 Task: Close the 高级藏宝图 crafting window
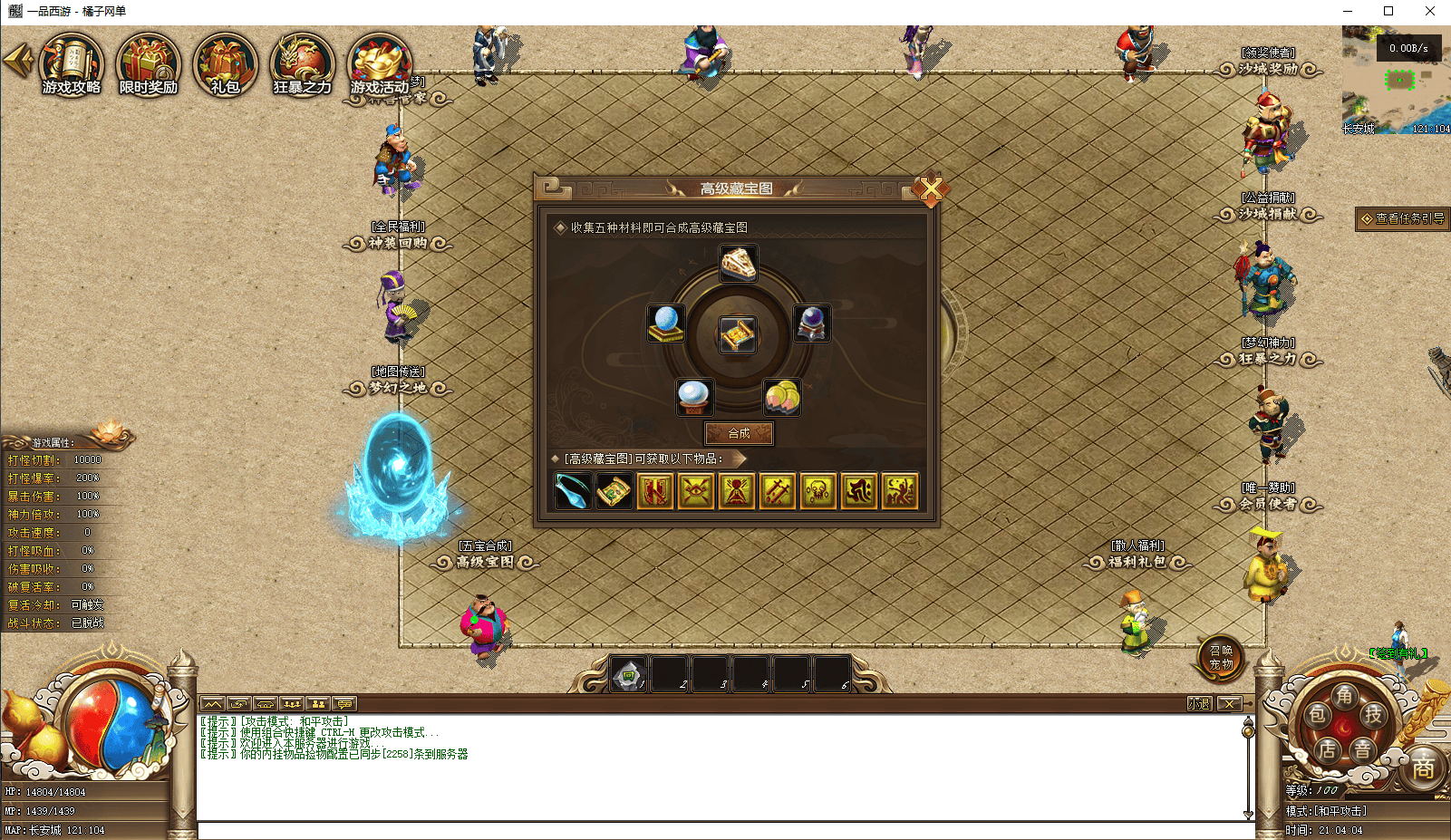coord(930,189)
